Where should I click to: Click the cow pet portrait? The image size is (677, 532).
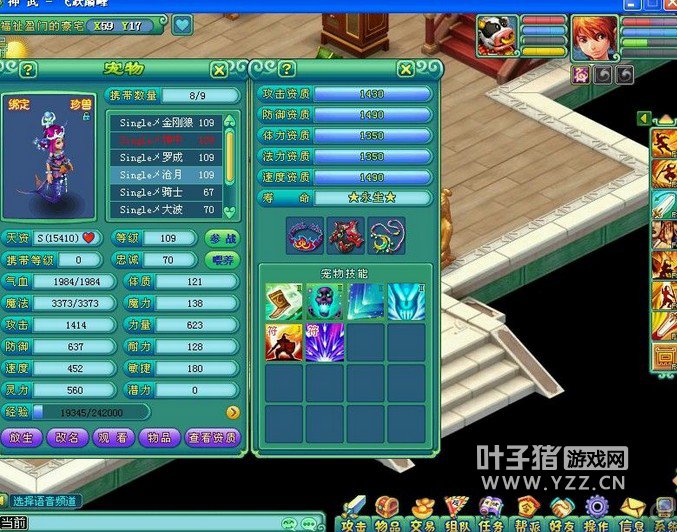[497, 36]
